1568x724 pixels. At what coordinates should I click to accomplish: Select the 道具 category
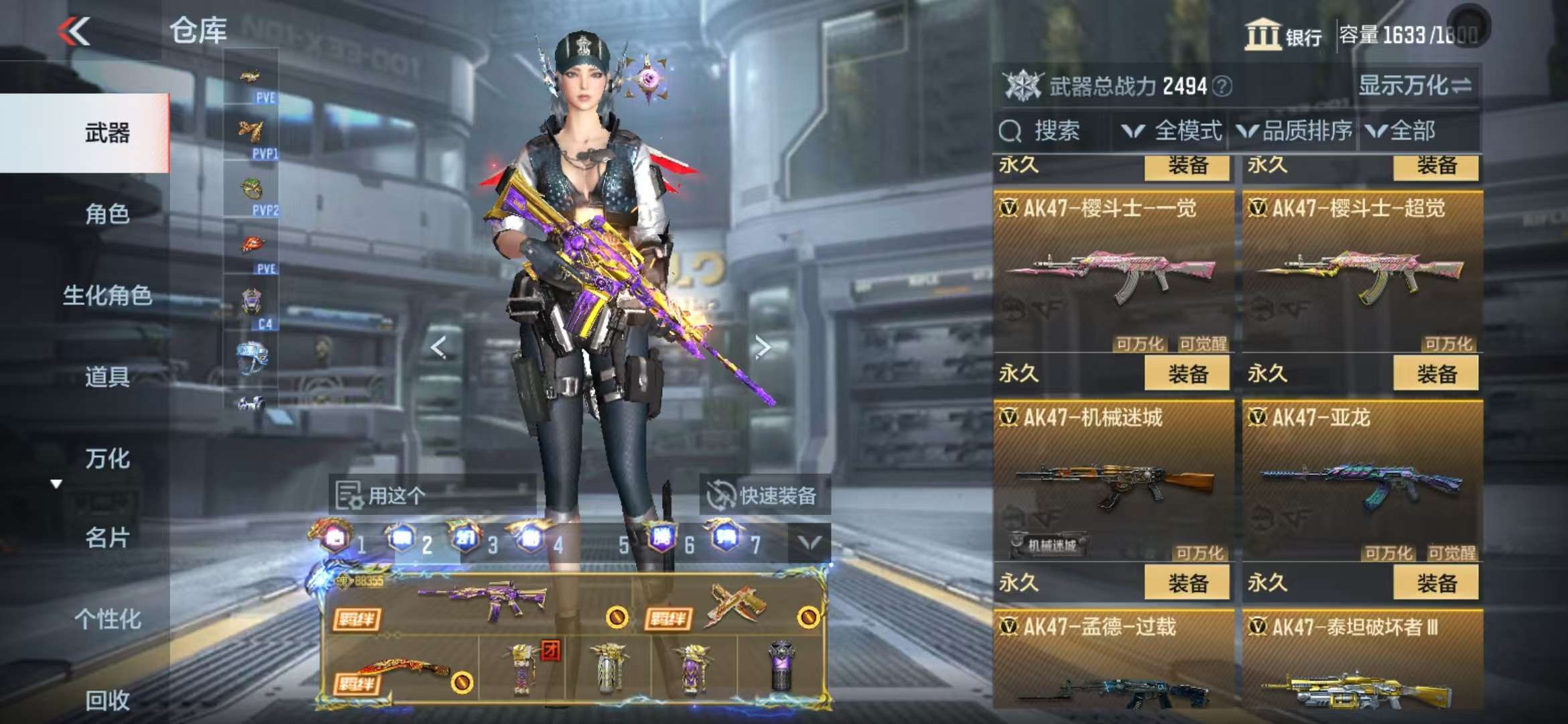coord(107,377)
